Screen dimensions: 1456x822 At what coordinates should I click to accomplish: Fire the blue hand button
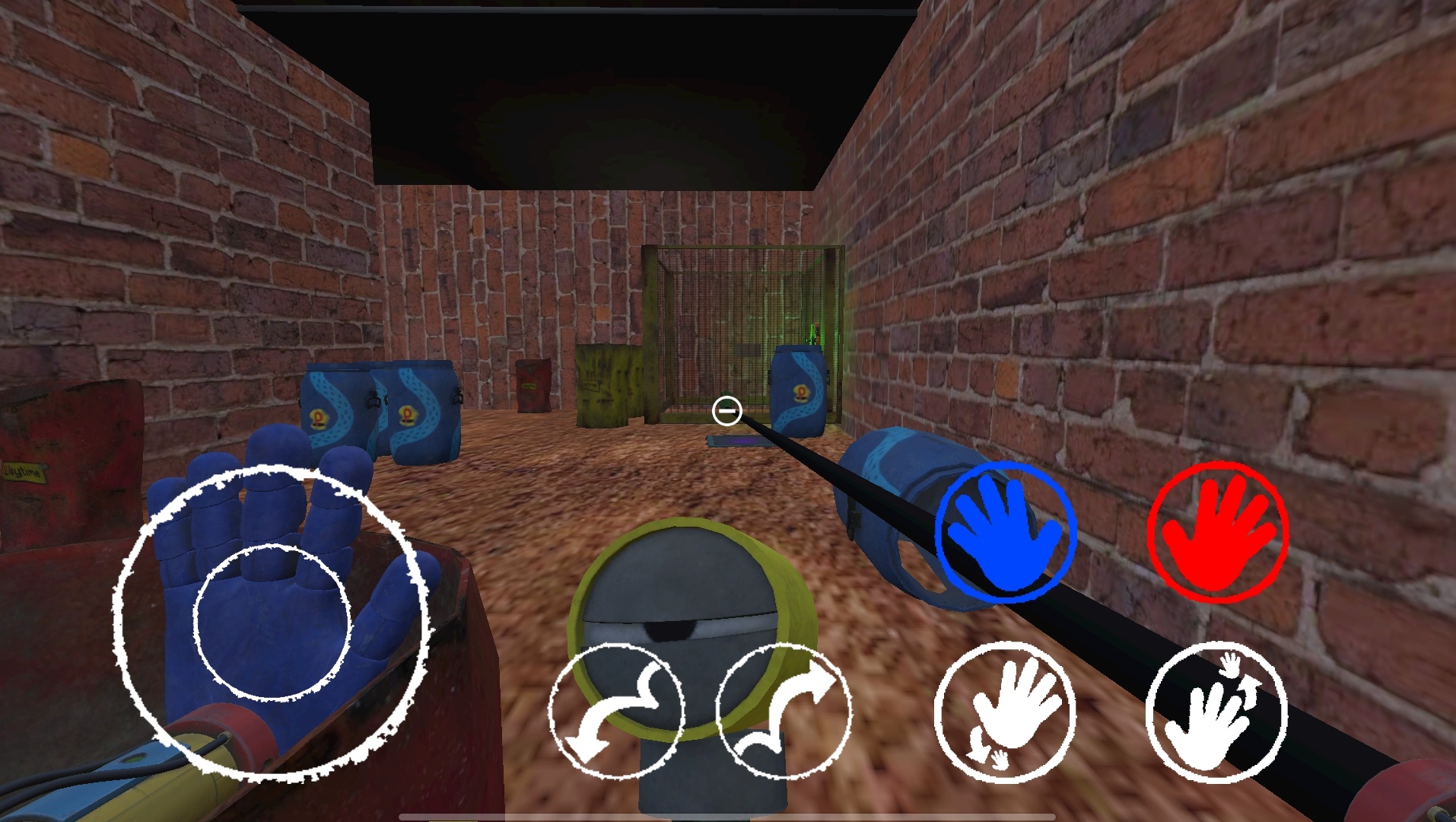1006,532
